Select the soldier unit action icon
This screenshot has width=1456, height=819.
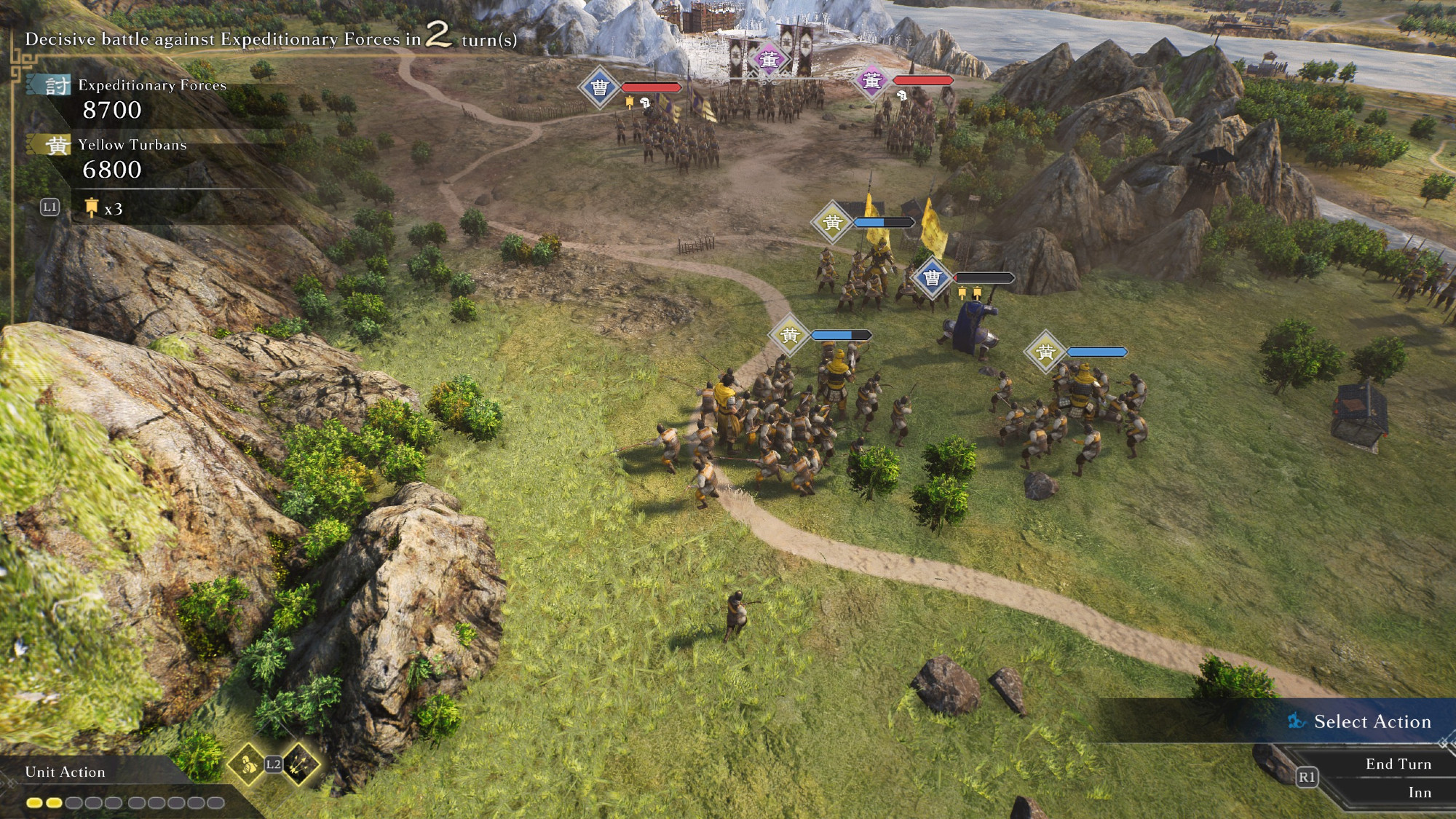pos(248,764)
